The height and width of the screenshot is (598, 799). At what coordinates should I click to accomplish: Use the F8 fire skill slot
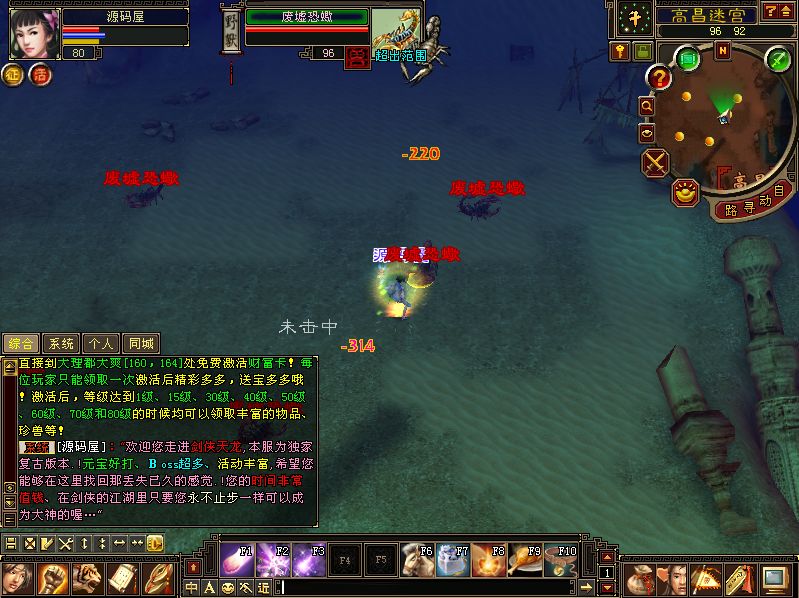489,558
